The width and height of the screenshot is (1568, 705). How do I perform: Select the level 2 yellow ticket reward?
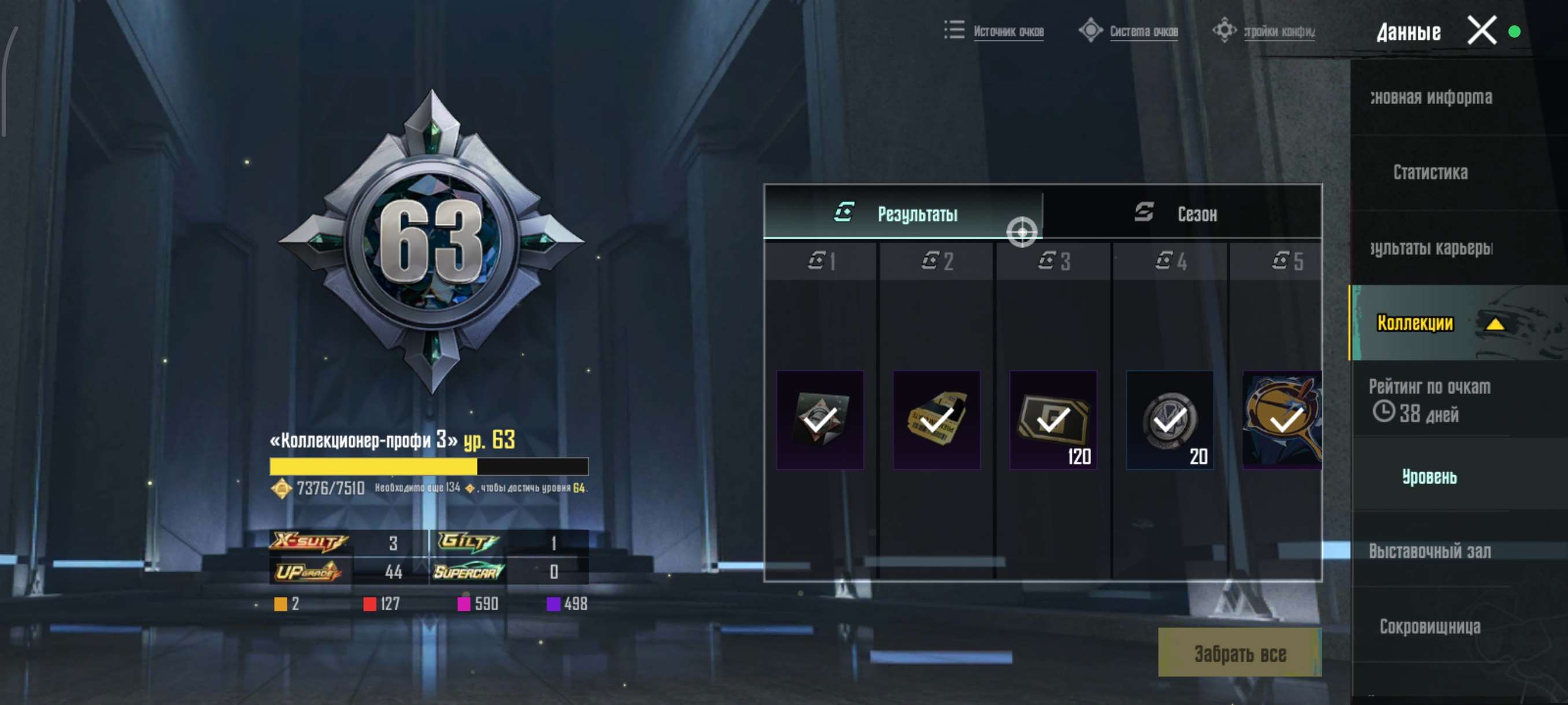(936, 420)
